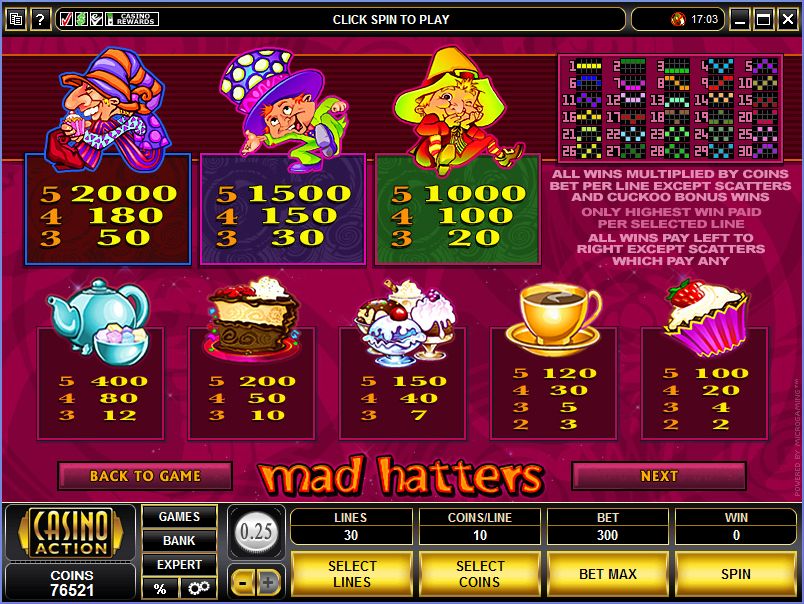The image size is (804, 604).
Task: Minimize the game window
Action: [x=740, y=19]
